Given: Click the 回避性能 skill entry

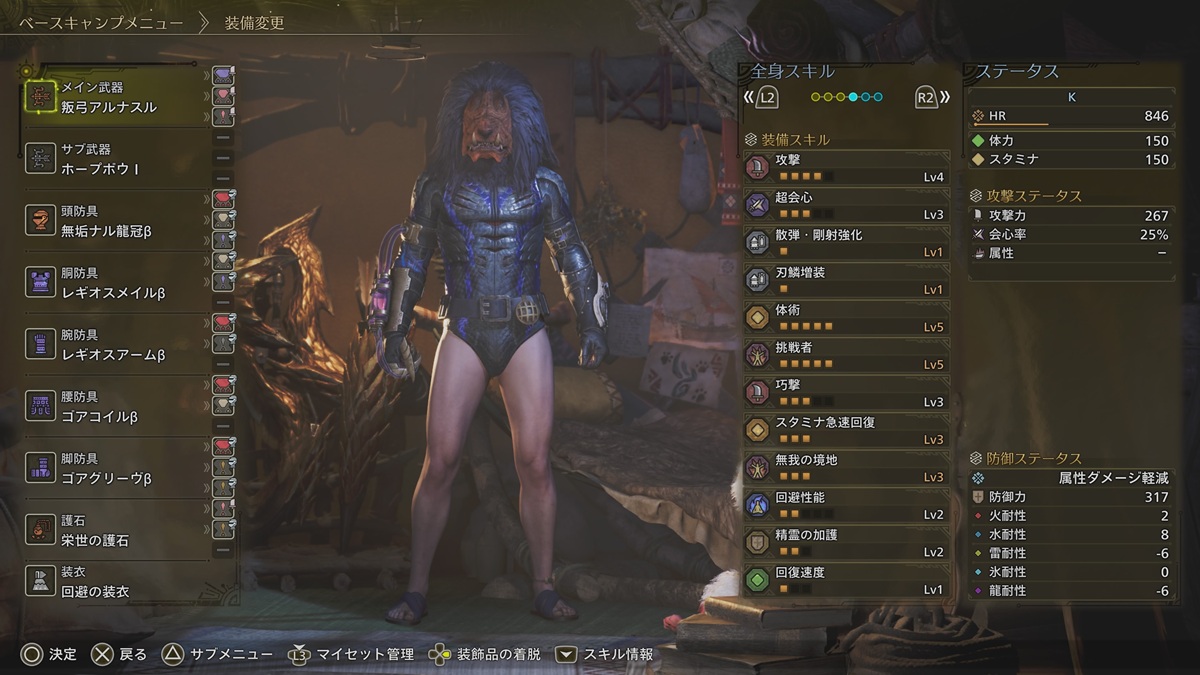Looking at the screenshot, I should tap(846, 505).
